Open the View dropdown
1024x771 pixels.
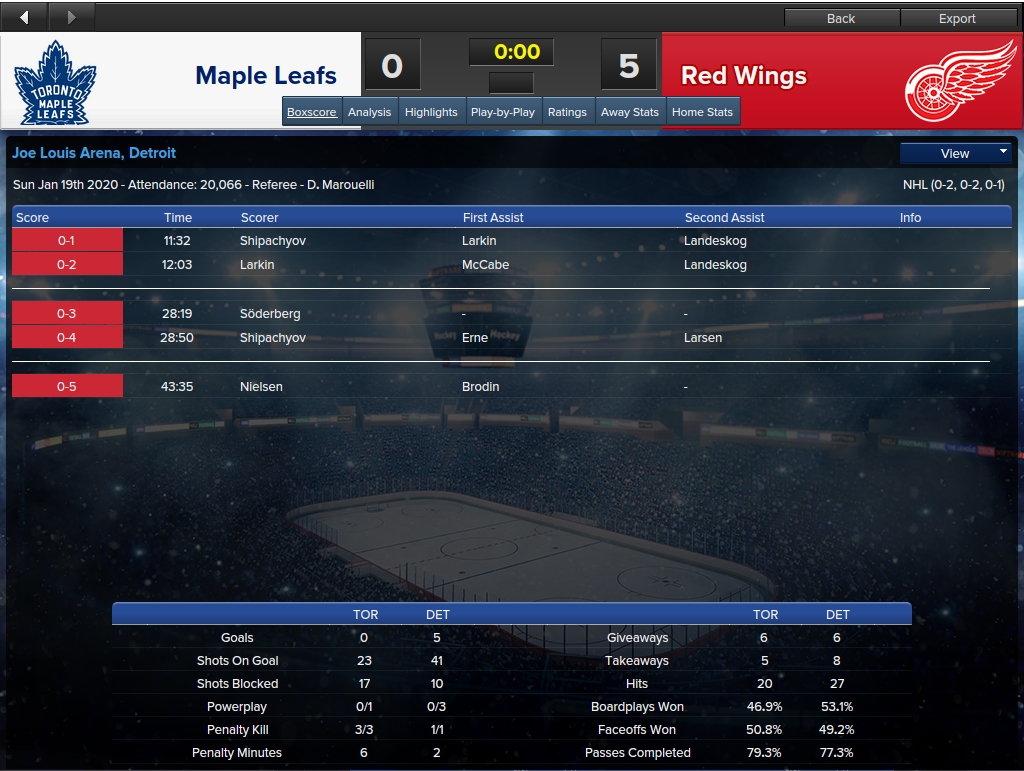956,153
